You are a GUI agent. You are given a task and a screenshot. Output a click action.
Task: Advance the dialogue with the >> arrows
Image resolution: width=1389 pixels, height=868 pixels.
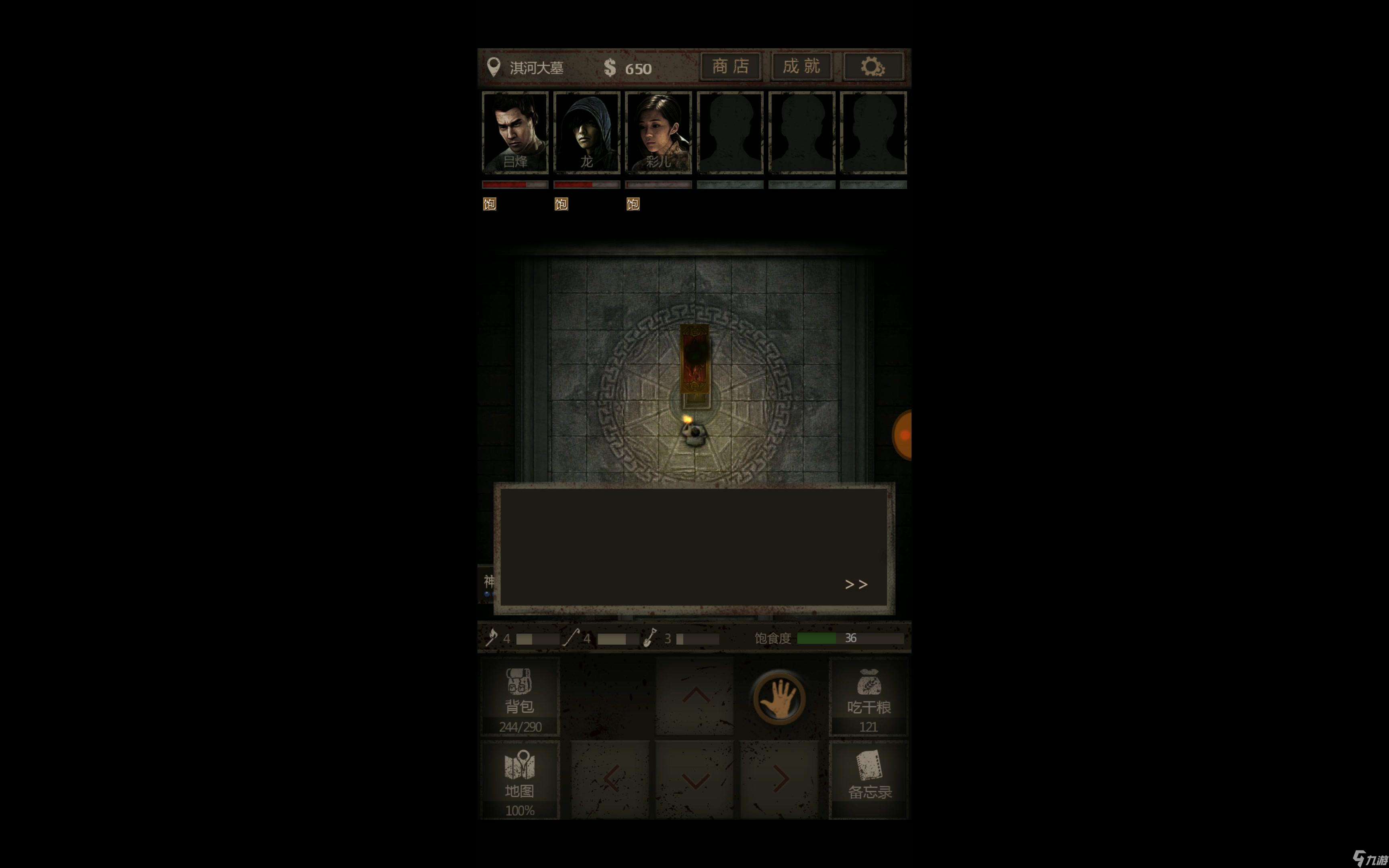coord(856,584)
